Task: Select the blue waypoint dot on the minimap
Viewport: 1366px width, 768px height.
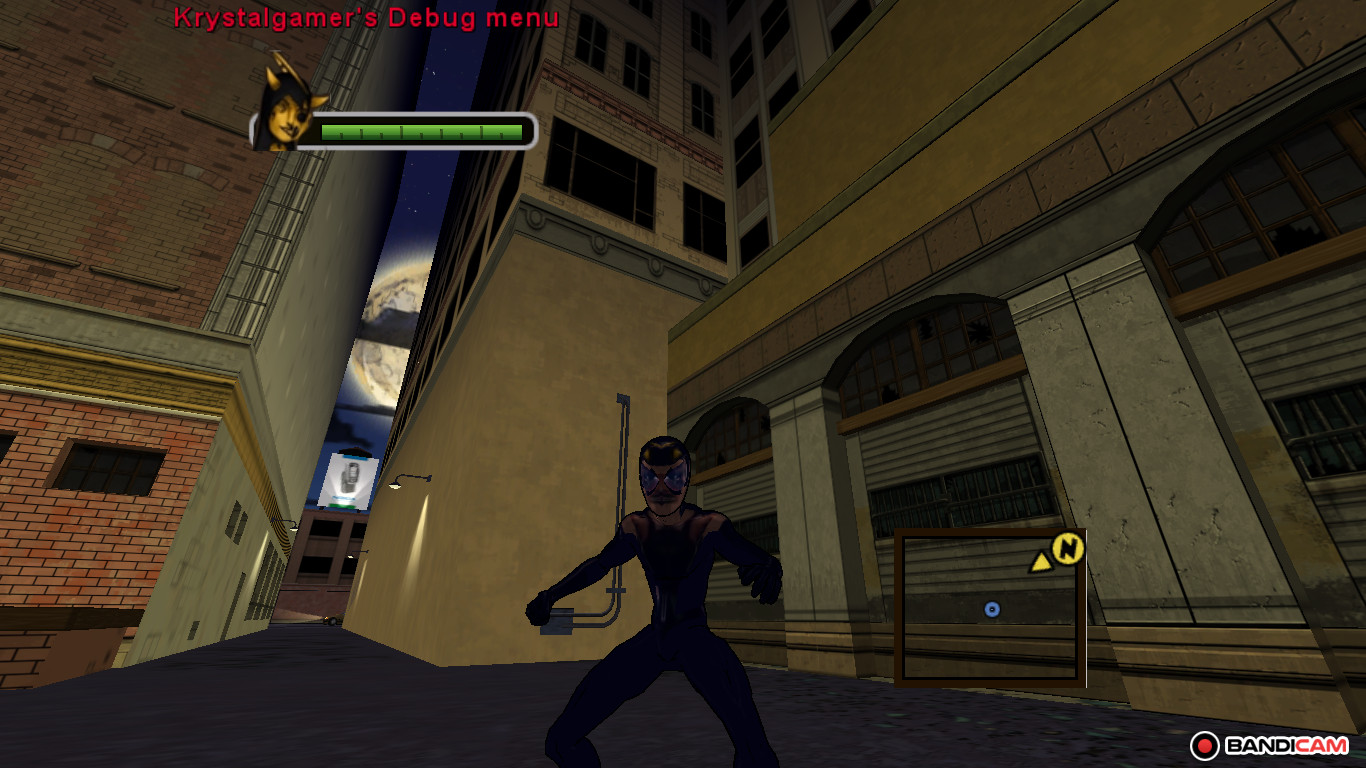Action: pos(991,607)
